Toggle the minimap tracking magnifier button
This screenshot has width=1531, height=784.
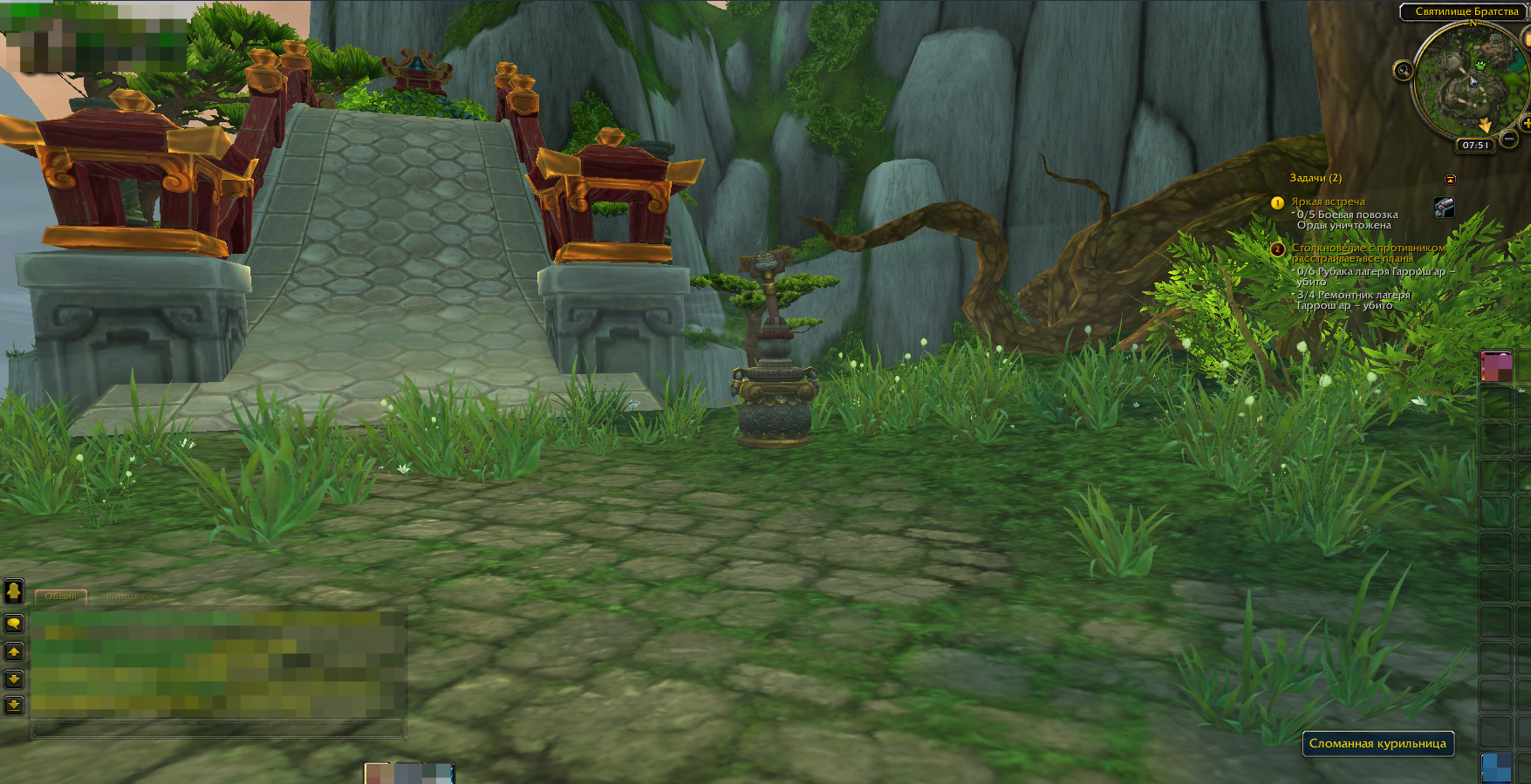pyautogui.click(x=1403, y=71)
